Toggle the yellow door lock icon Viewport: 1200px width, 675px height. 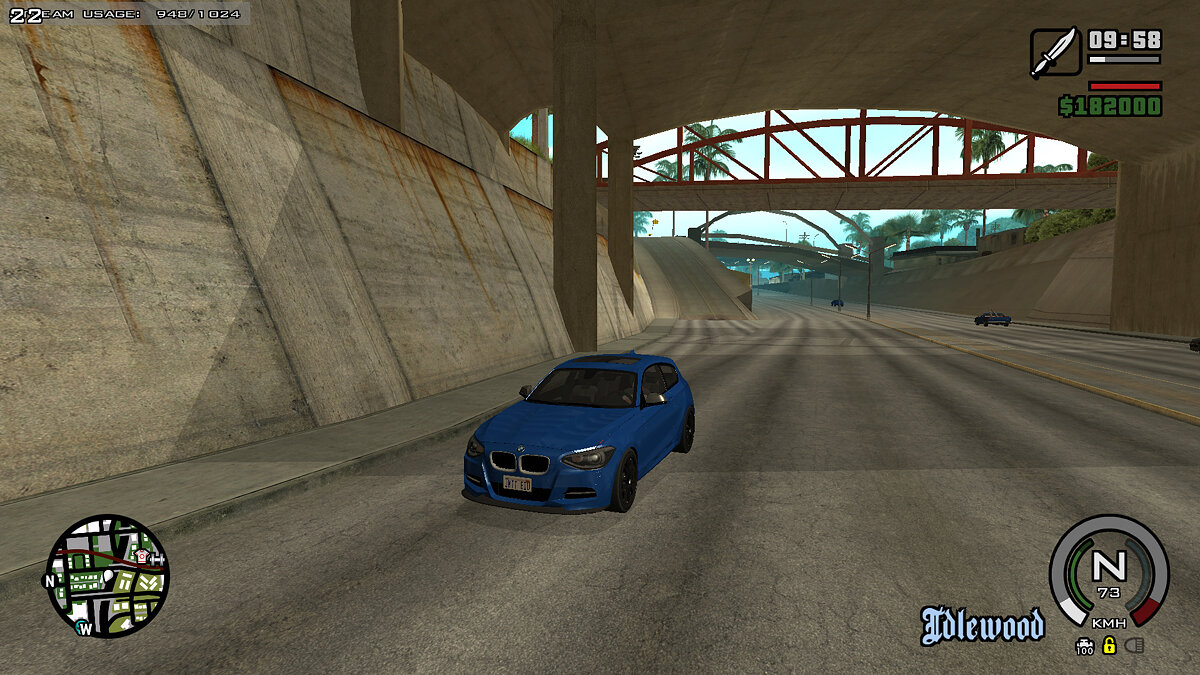1109,645
